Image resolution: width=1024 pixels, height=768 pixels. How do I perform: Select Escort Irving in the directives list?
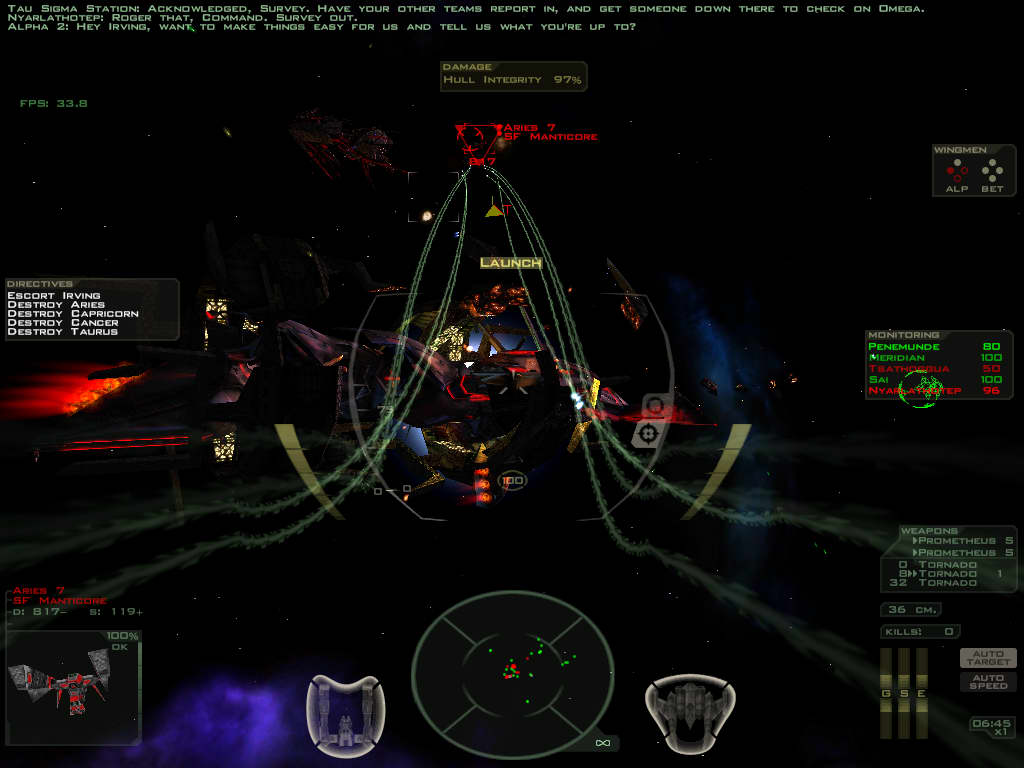click(54, 296)
